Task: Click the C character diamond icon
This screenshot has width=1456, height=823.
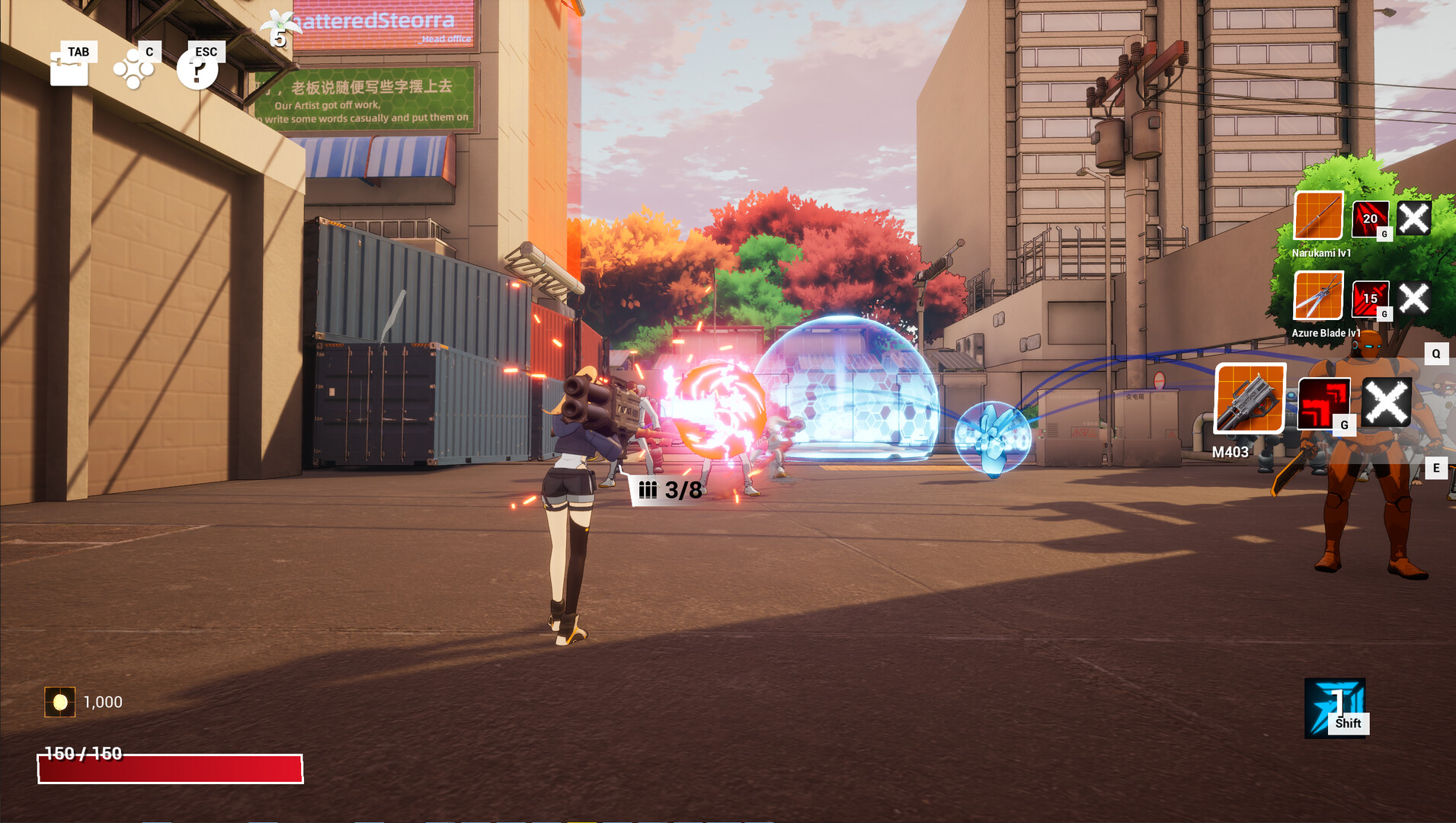Action: (x=134, y=70)
